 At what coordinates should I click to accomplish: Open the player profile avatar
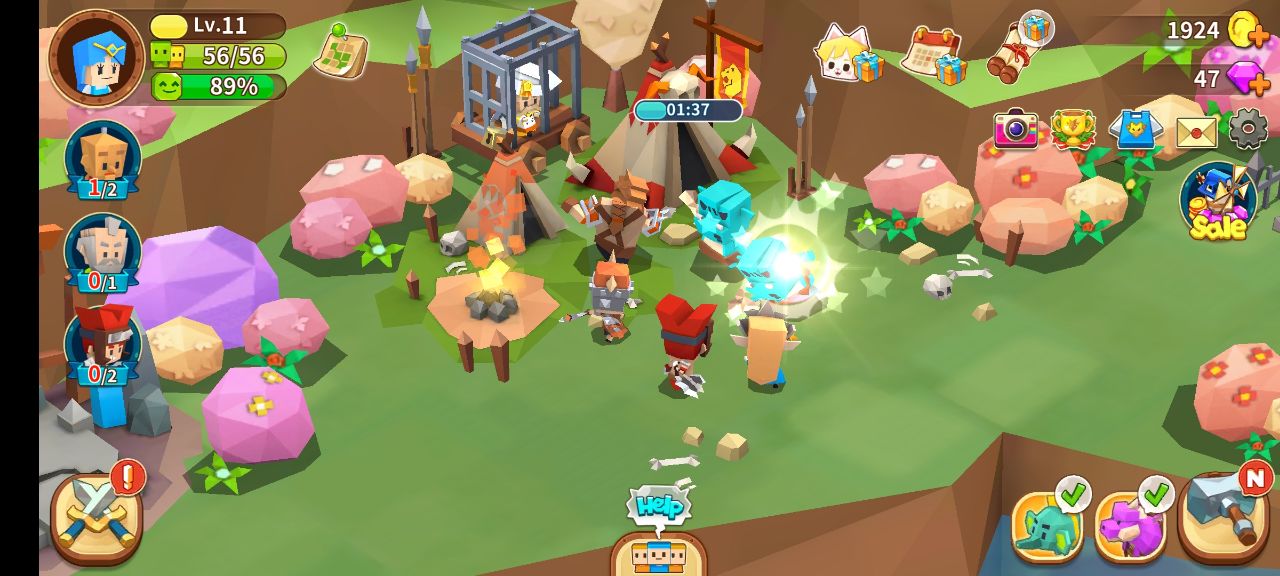(97, 58)
